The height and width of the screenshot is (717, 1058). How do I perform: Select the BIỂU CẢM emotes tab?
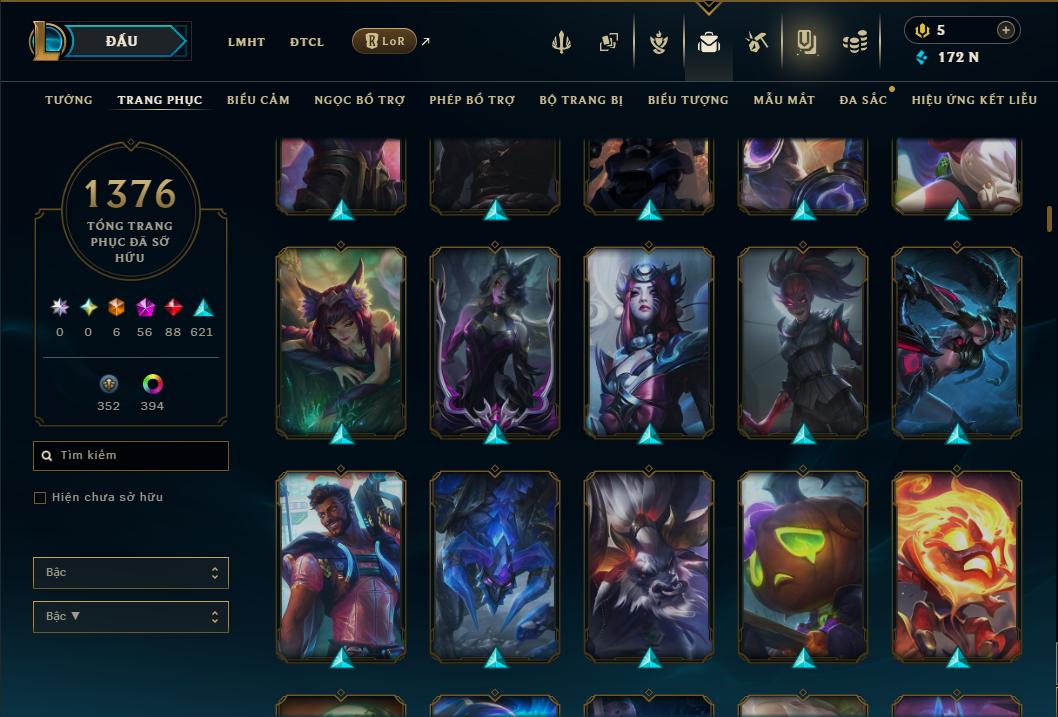(258, 100)
